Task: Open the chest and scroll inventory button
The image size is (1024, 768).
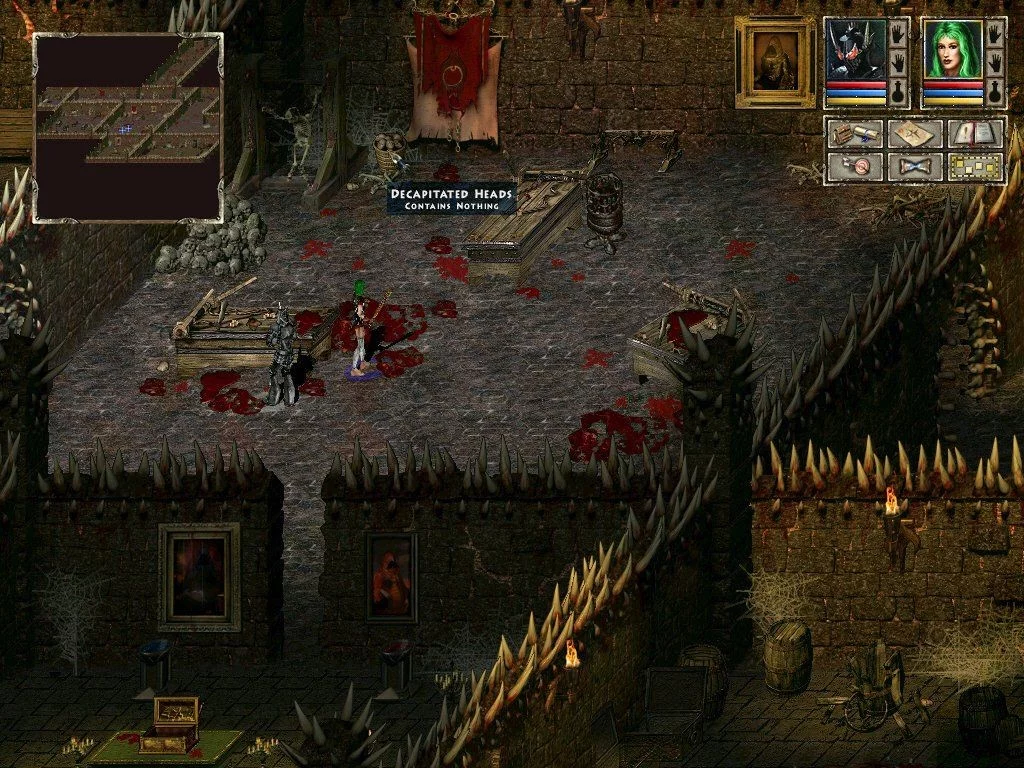Action: click(854, 134)
